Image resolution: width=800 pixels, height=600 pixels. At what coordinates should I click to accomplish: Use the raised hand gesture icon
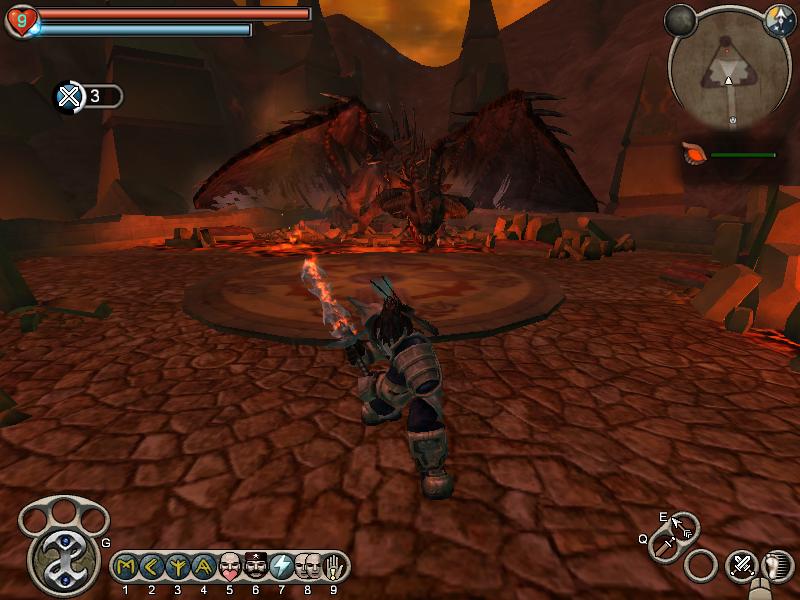tap(334, 567)
